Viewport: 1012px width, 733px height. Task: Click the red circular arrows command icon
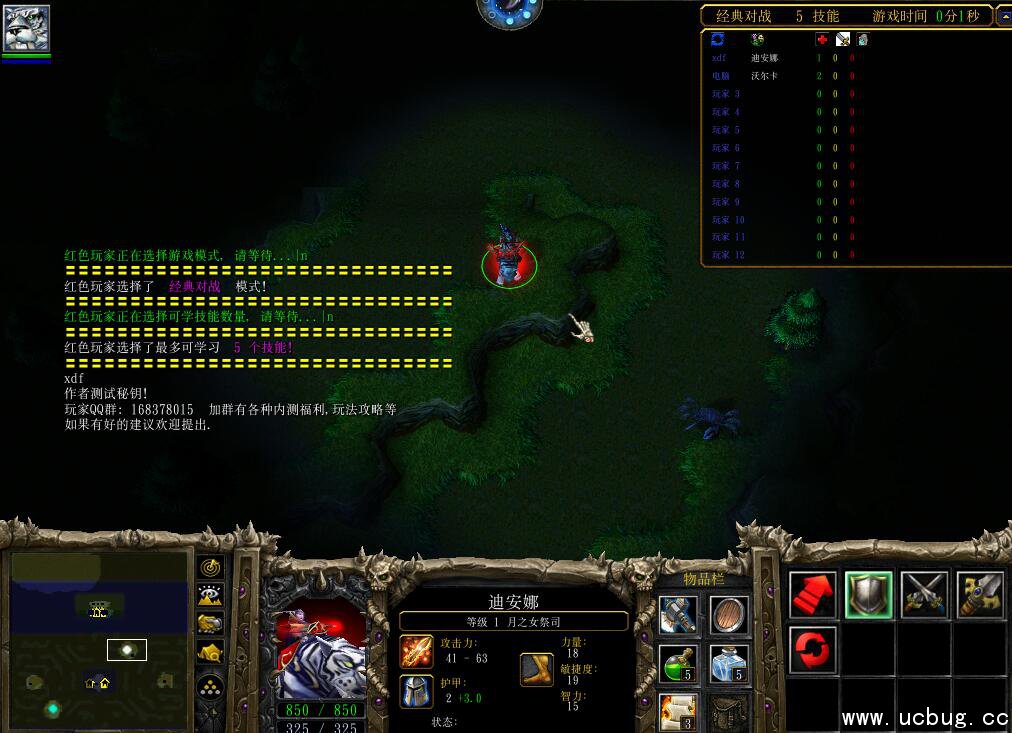(x=813, y=649)
